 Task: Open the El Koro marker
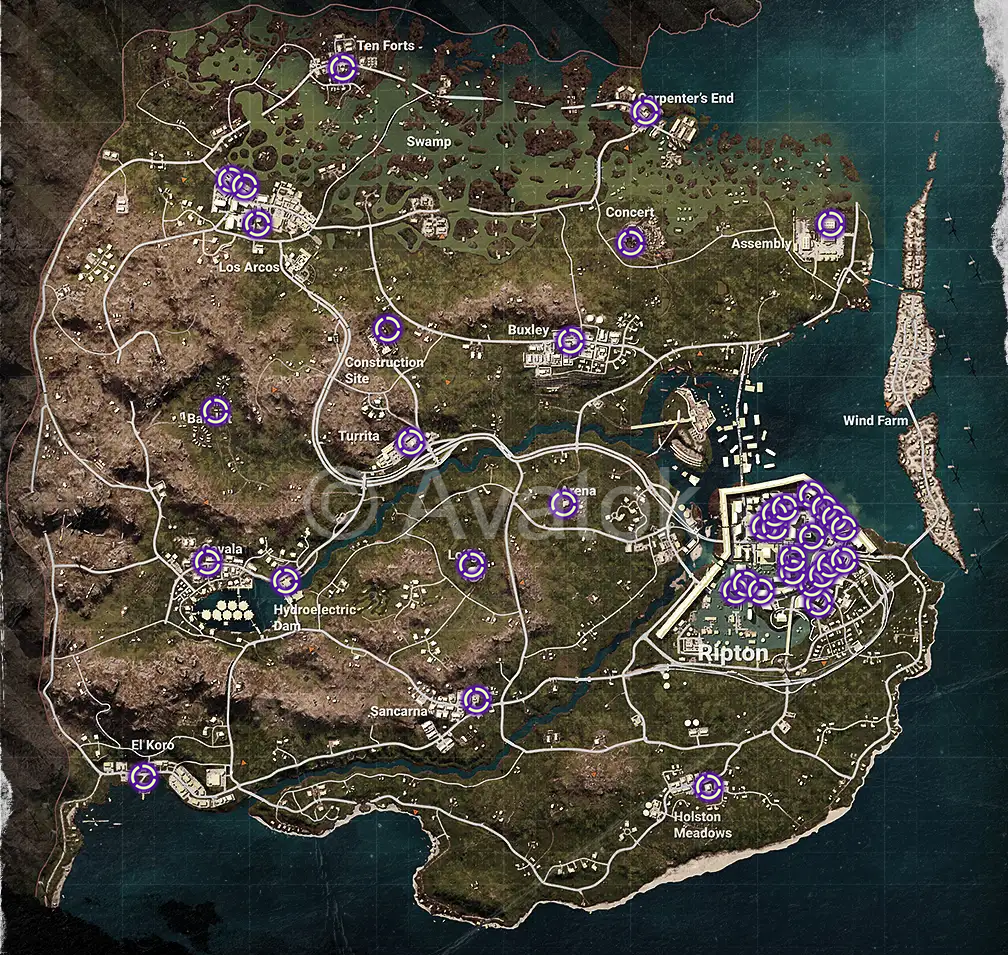point(144,776)
